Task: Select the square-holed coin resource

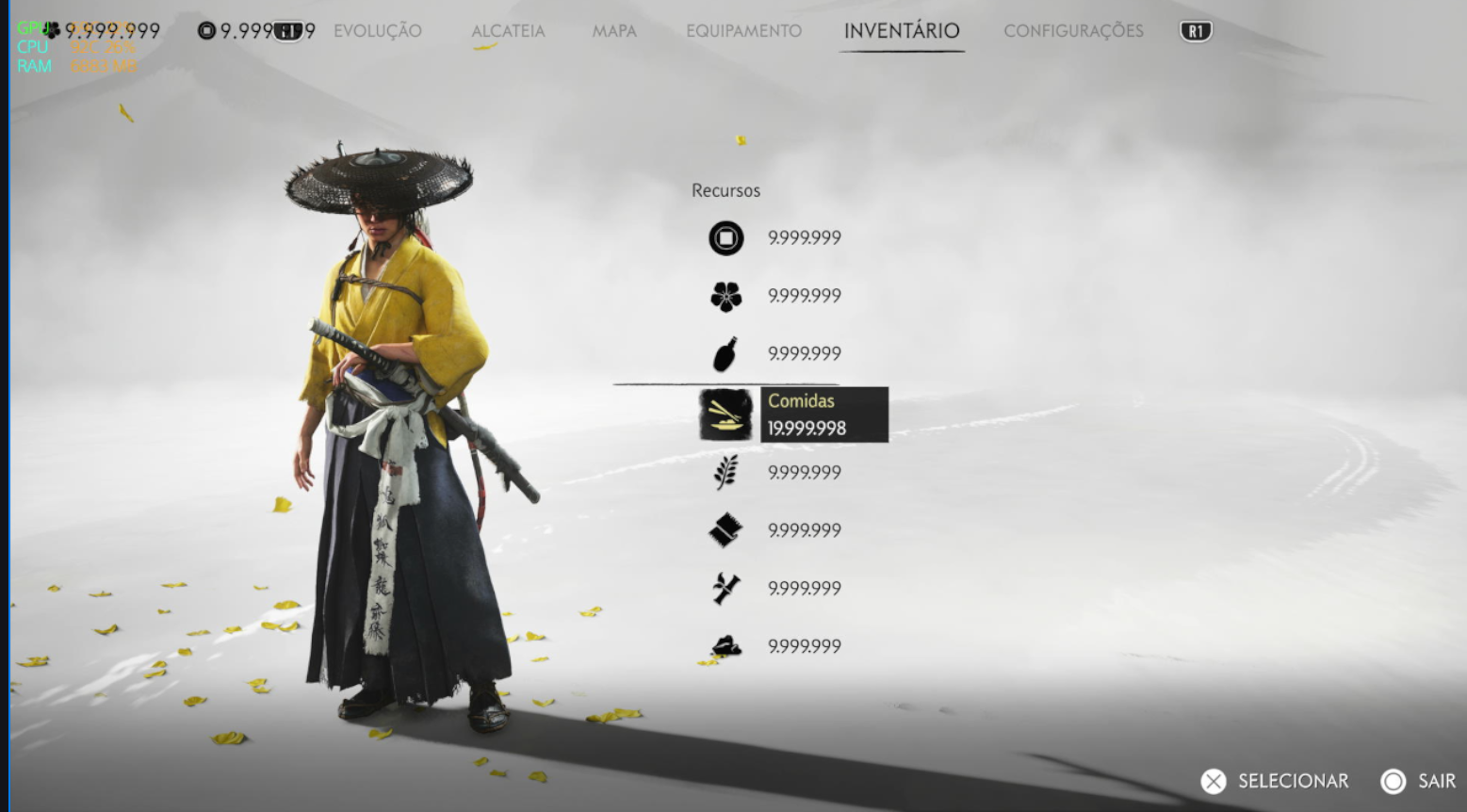Action: (x=726, y=238)
